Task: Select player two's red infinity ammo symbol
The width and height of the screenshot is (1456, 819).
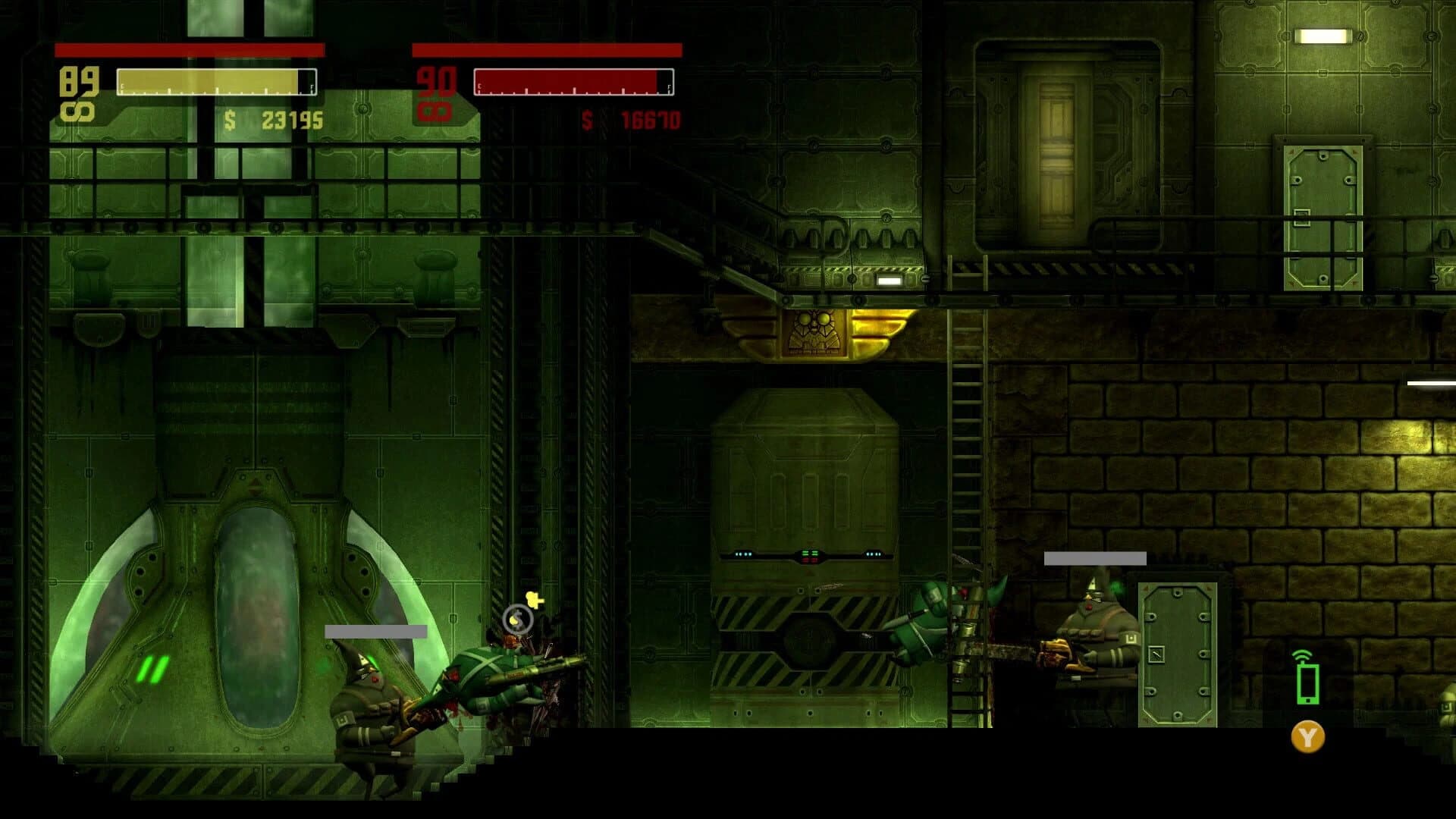Action: pos(435,110)
